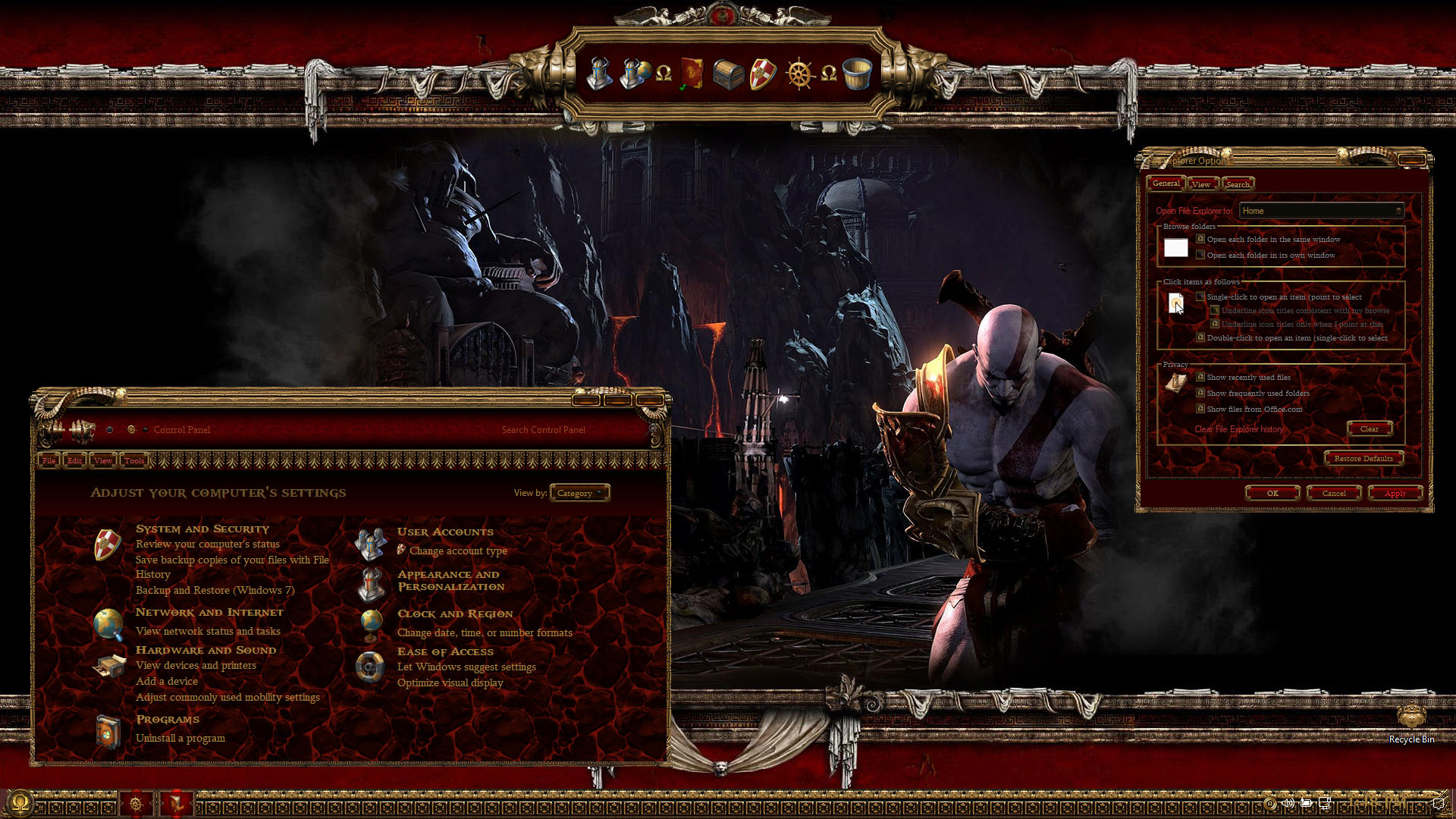
Task: Click the Restore Defaults button
Action: [x=1363, y=458]
